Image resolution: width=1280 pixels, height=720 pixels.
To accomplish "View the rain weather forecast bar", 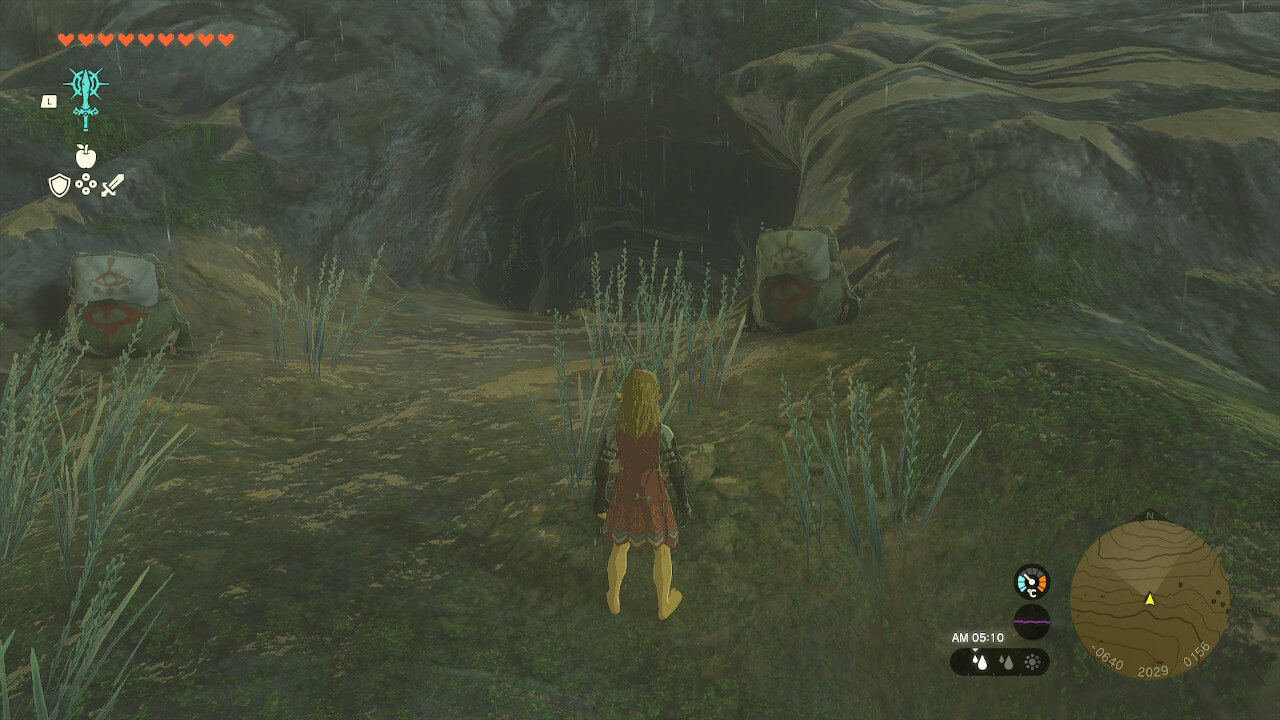I will click(x=999, y=661).
